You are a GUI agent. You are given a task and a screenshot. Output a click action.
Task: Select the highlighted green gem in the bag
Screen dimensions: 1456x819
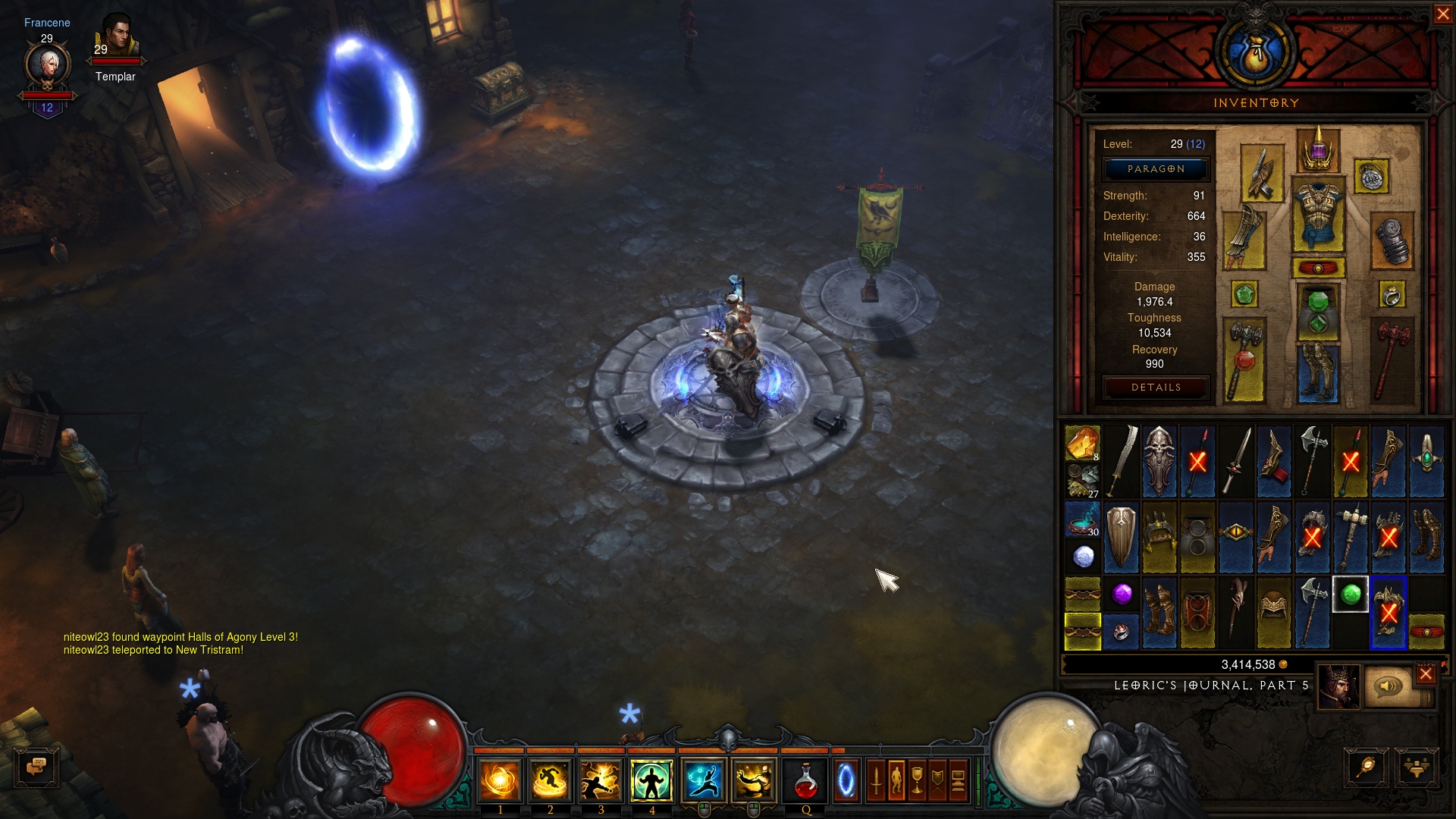pyautogui.click(x=1350, y=595)
